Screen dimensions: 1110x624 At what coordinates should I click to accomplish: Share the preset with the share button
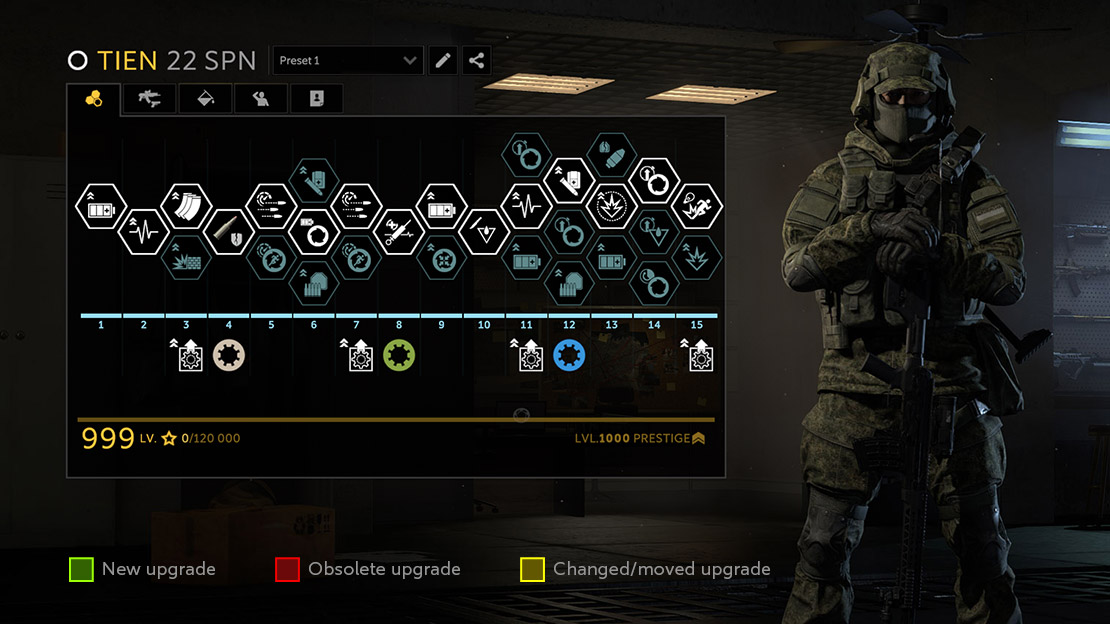click(477, 61)
